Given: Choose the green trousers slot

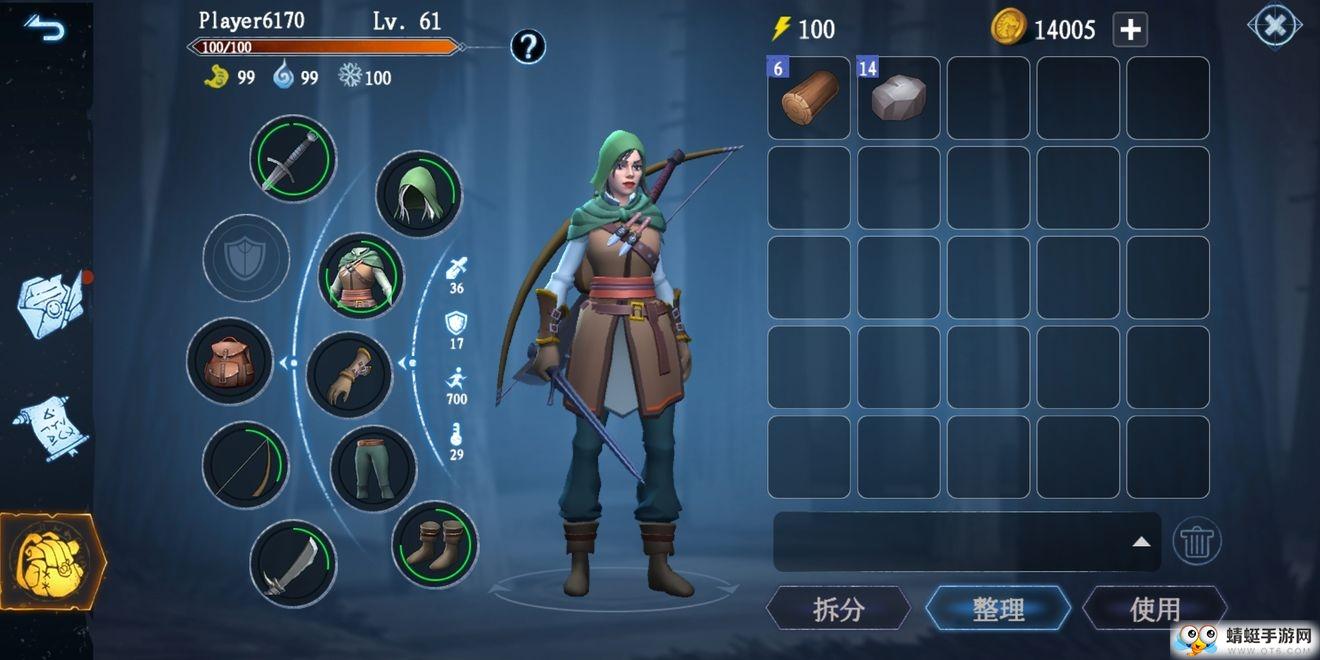Looking at the screenshot, I should tap(373, 468).
